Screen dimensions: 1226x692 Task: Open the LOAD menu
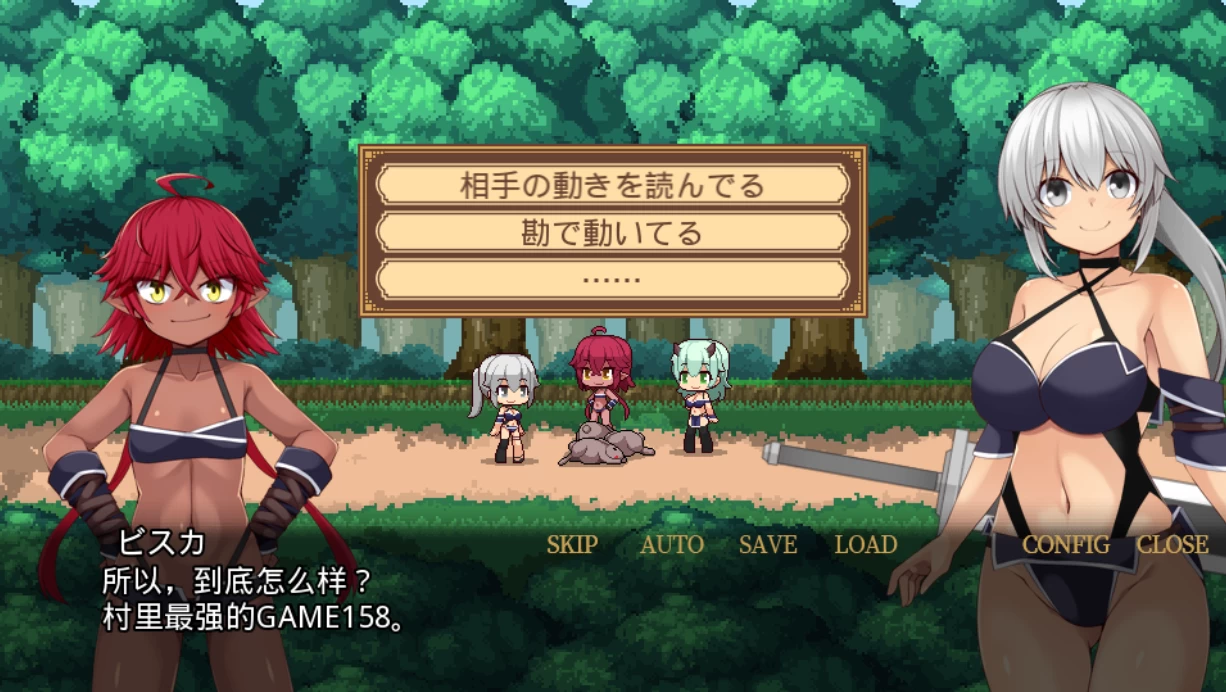(866, 545)
